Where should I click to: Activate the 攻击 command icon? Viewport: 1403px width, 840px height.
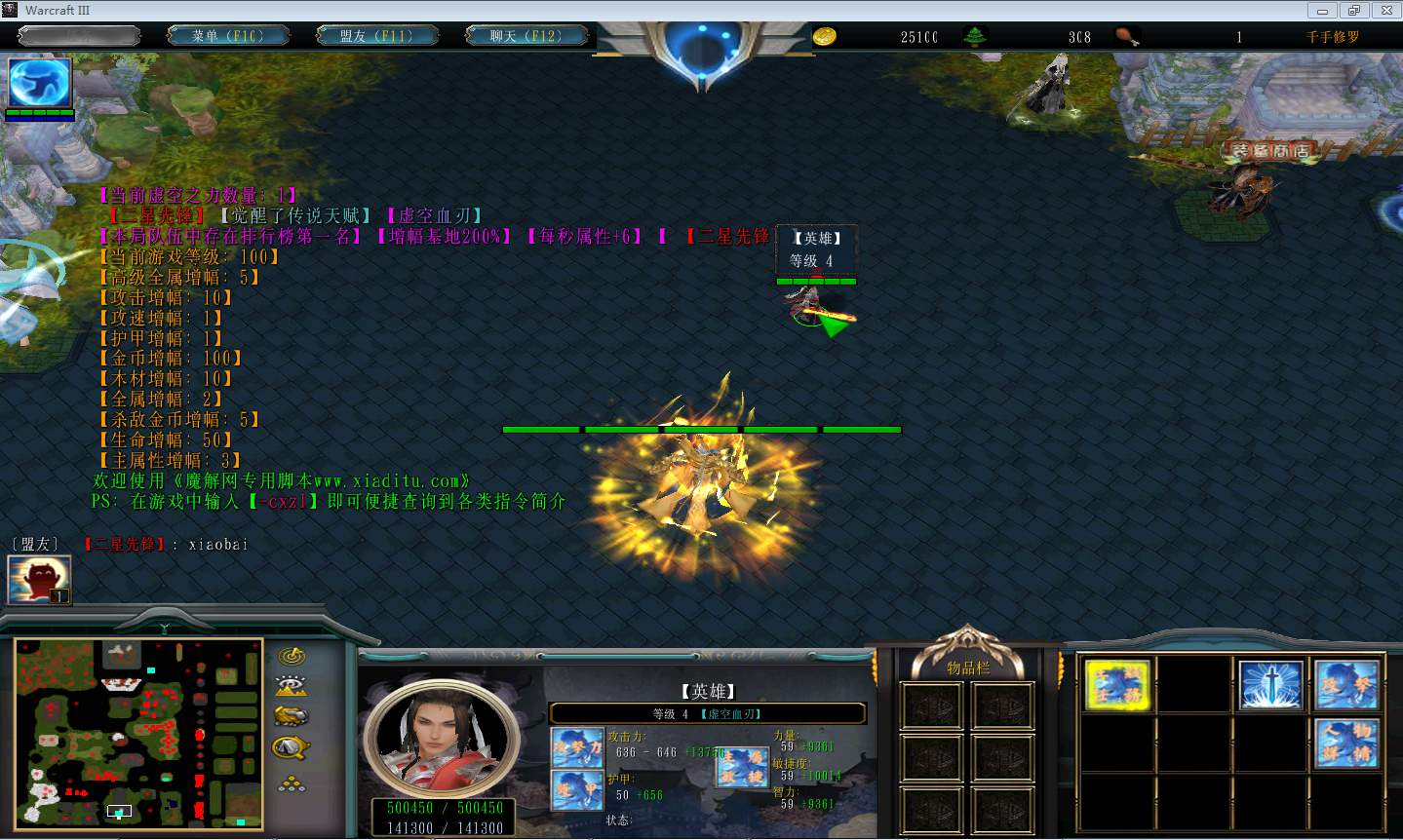point(1345,684)
